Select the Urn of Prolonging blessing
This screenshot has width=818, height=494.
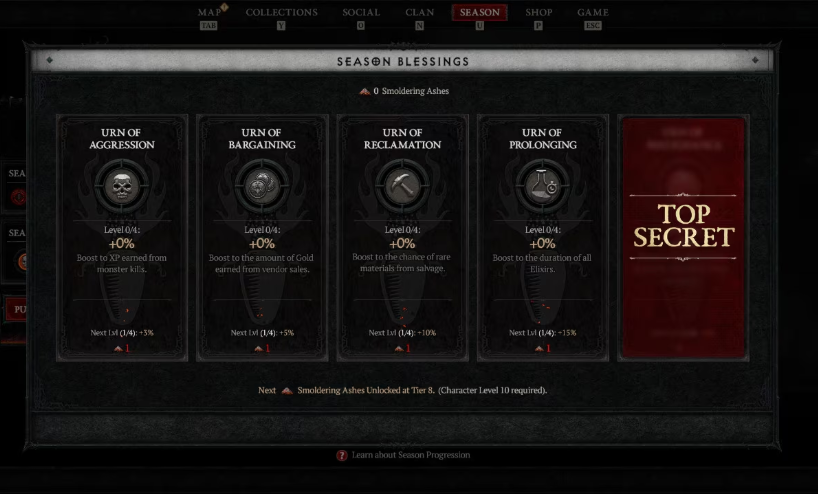pyautogui.click(x=542, y=237)
